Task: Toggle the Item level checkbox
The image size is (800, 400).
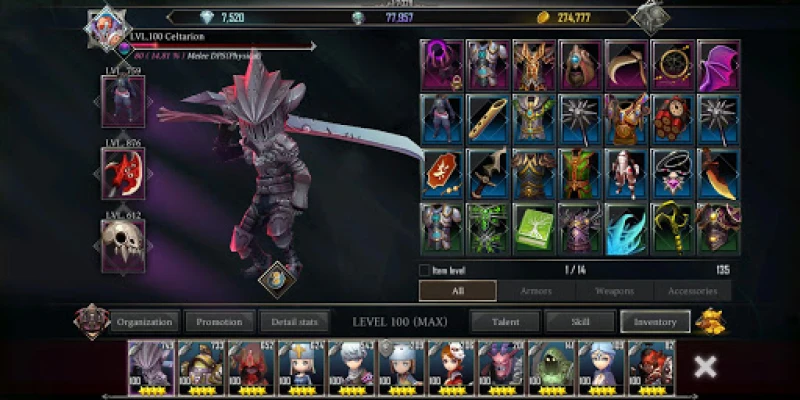Action: pos(425,270)
